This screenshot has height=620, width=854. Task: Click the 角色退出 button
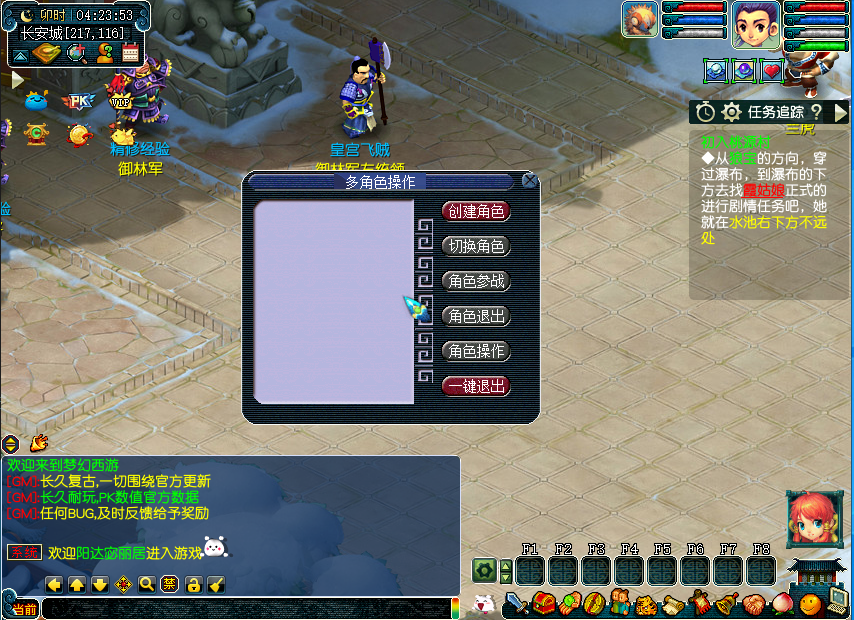[x=476, y=316]
